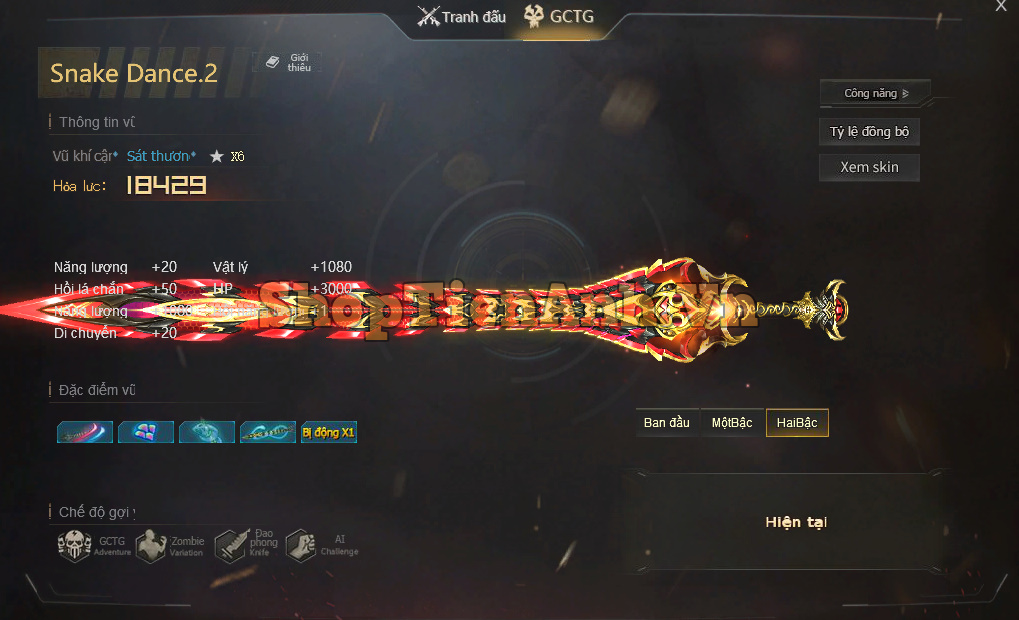
Task: Click the Tỷ lệ đồng bộ button
Action: pos(869,132)
